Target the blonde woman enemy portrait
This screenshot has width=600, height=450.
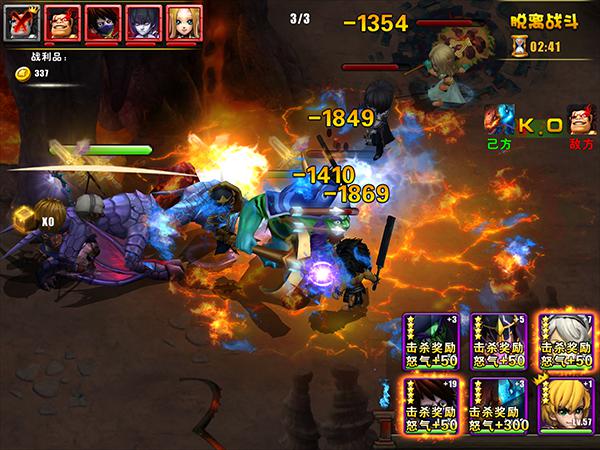point(183,22)
